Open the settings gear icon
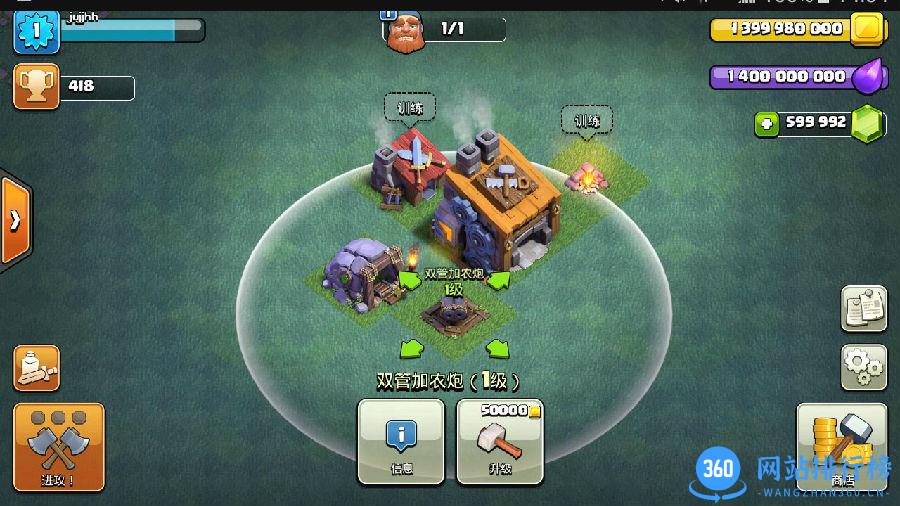900x506 pixels. point(863,366)
